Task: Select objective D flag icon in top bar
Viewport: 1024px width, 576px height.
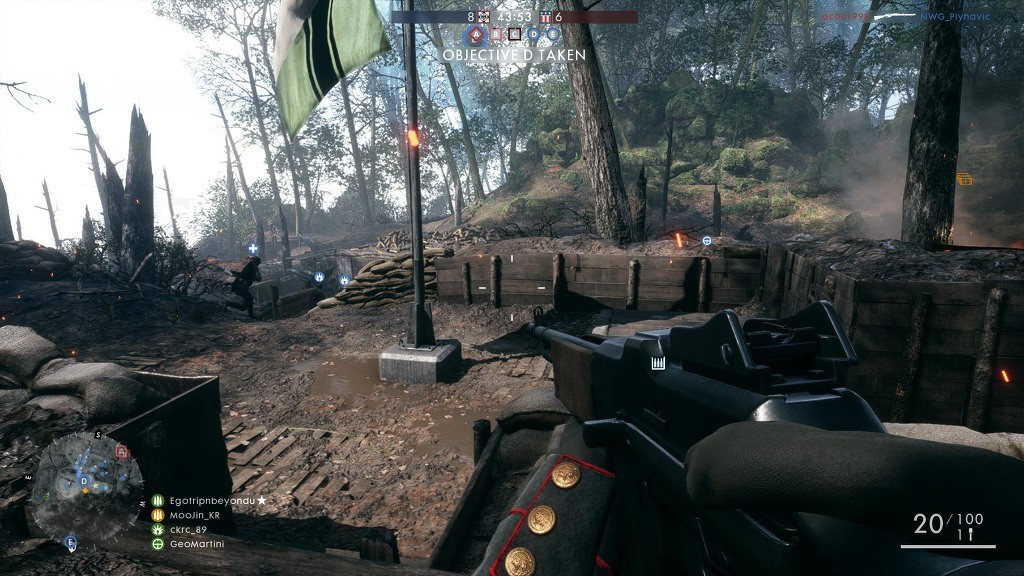Action: click(x=534, y=34)
